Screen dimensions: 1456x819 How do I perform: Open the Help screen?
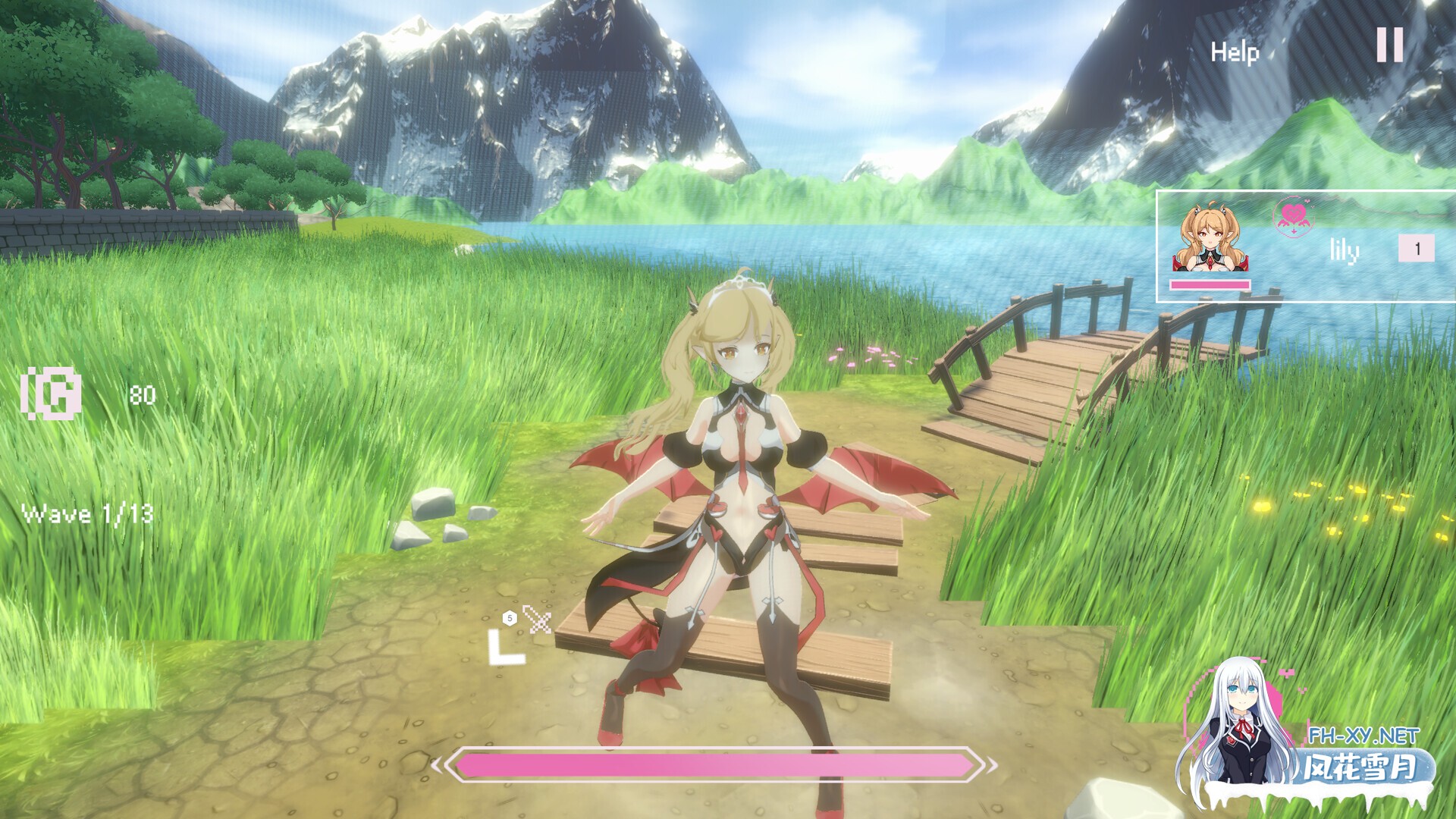[x=1235, y=52]
